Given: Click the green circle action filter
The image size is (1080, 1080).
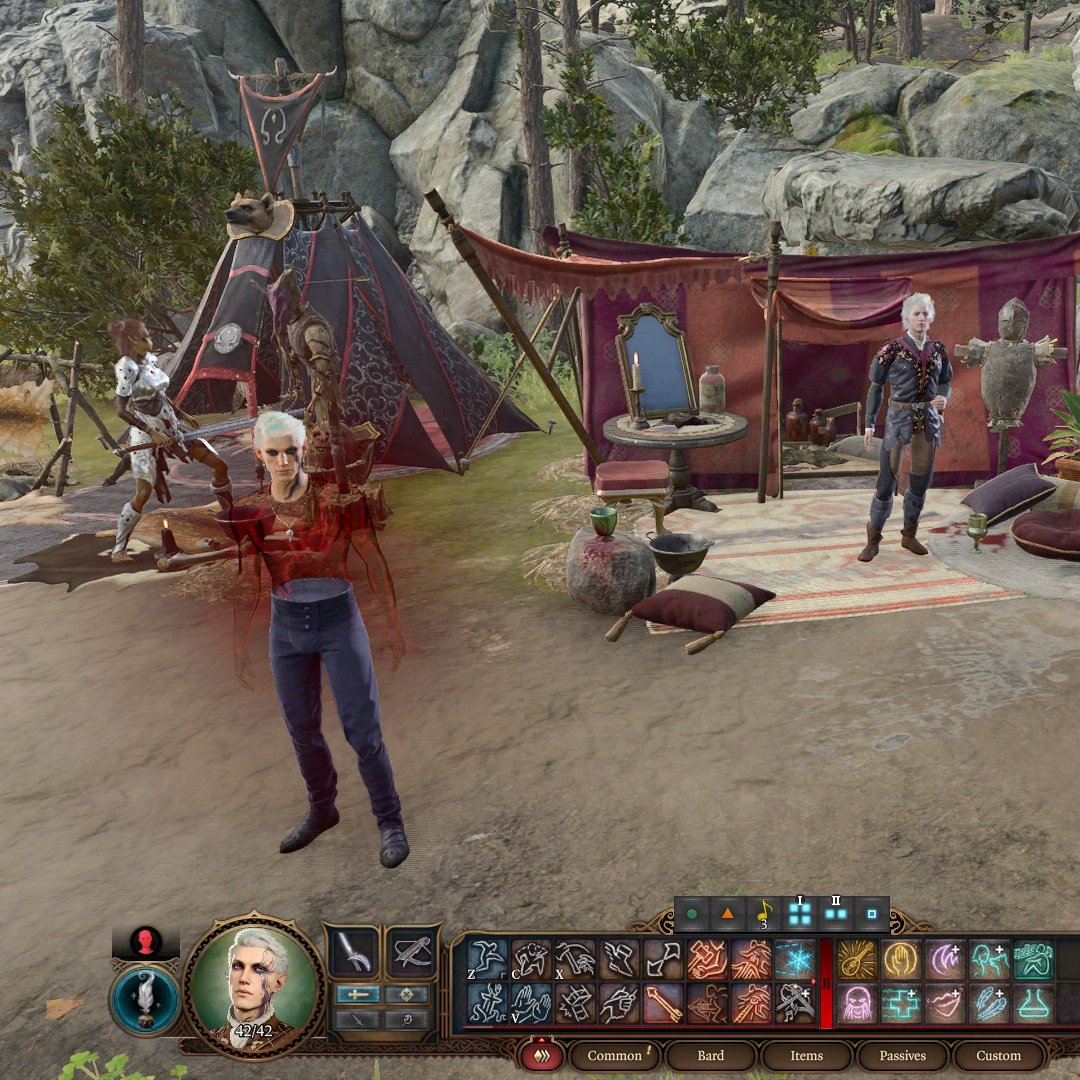Looking at the screenshot, I should click(x=692, y=914).
